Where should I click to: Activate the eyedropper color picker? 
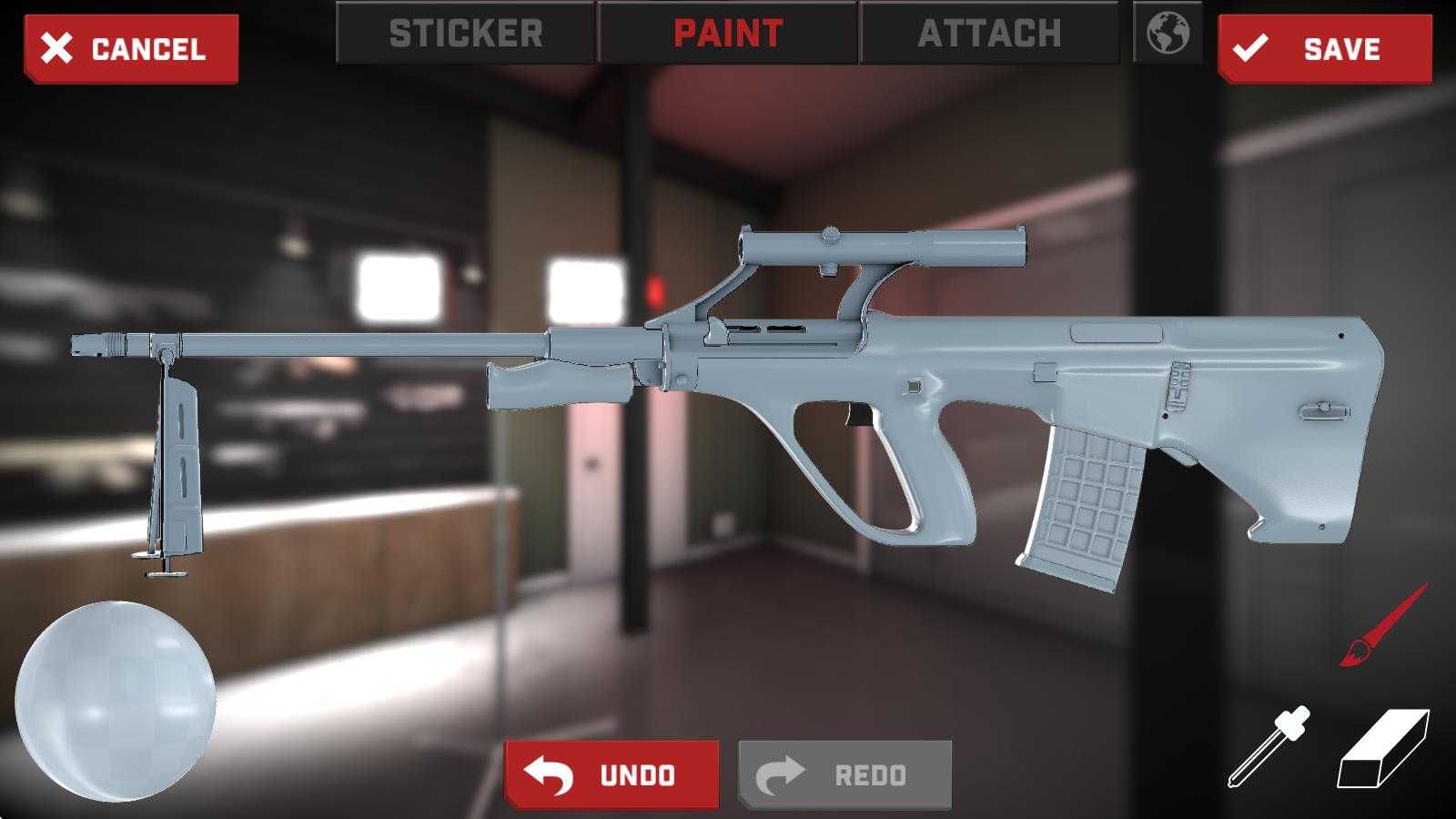[x=1269, y=746]
